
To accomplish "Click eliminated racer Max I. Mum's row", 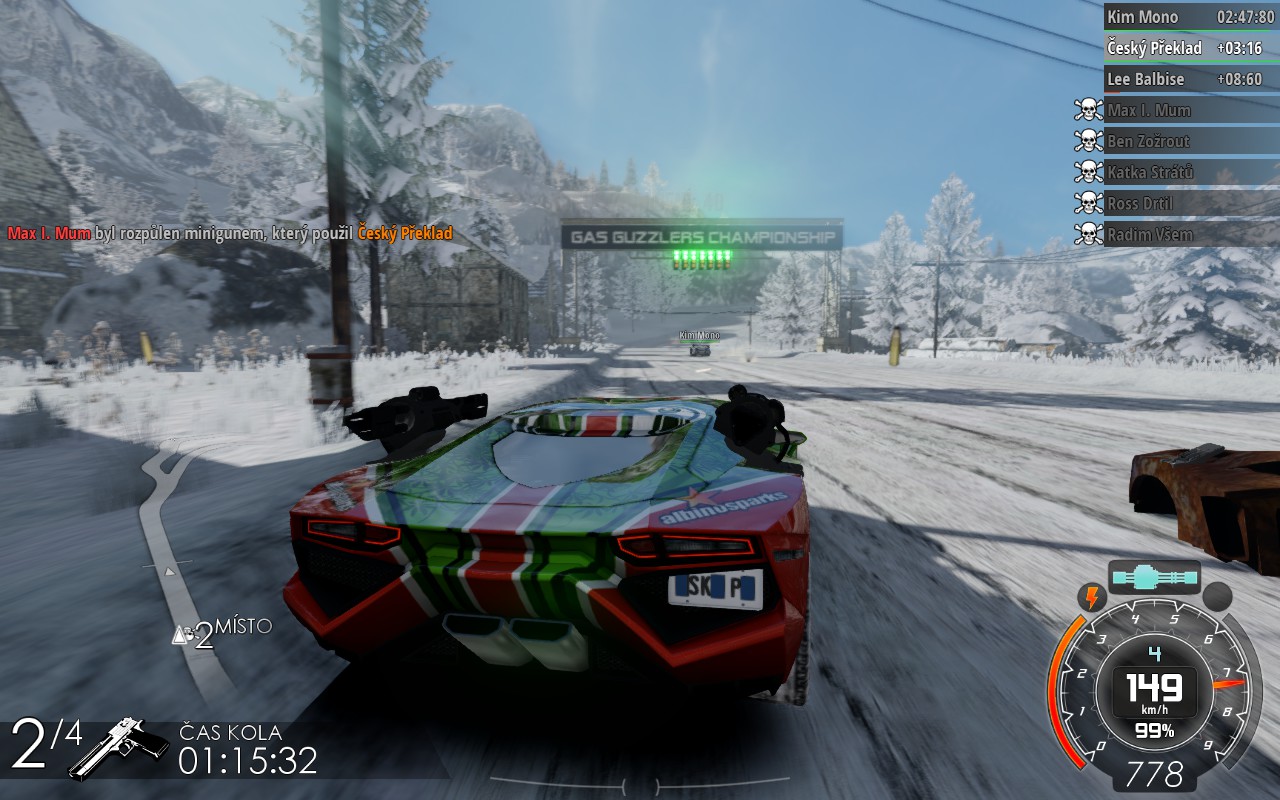I will (x=1190, y=110).
